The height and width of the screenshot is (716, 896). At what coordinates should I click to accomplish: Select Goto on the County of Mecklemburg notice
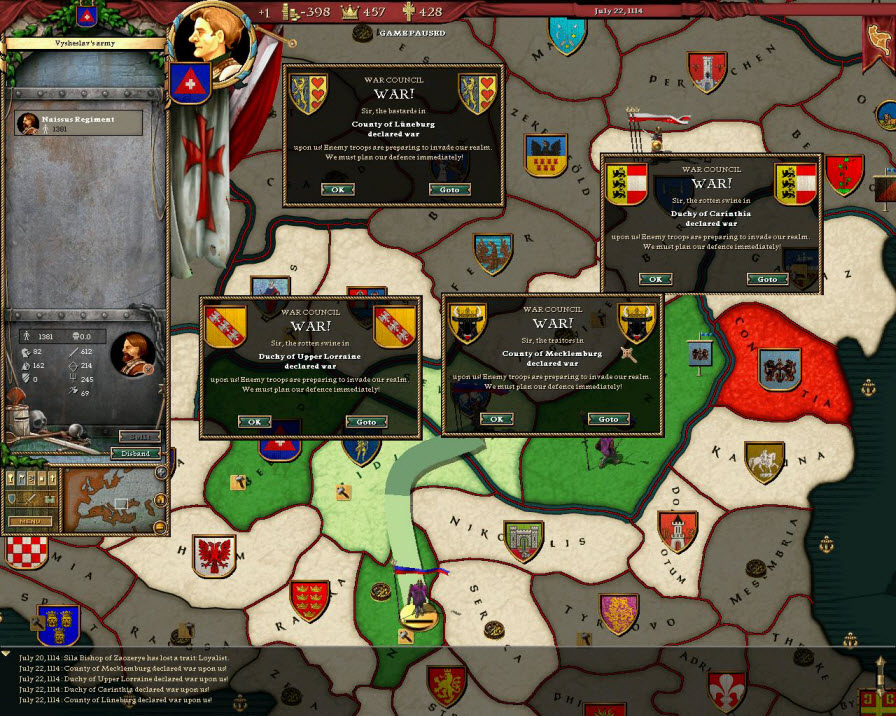click(x=608, y=419)
